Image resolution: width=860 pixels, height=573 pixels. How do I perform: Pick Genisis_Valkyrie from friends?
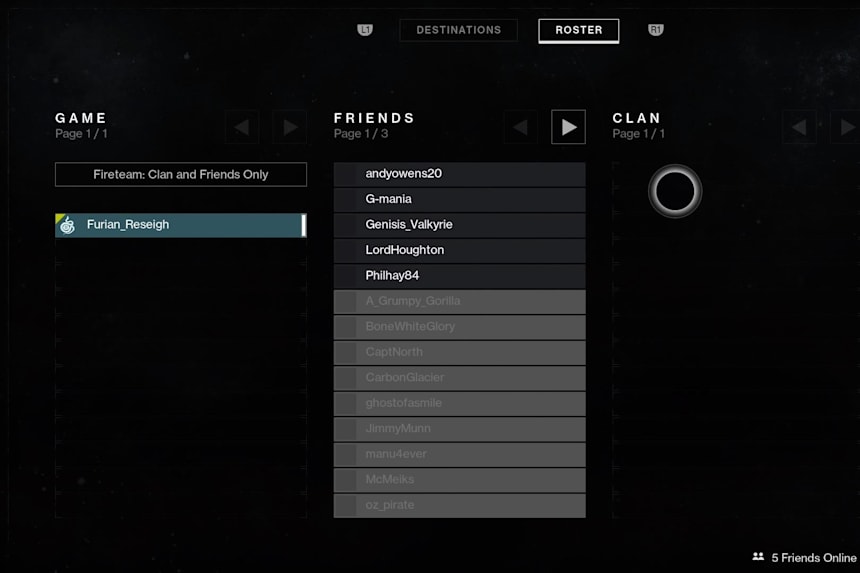[459, 225]
